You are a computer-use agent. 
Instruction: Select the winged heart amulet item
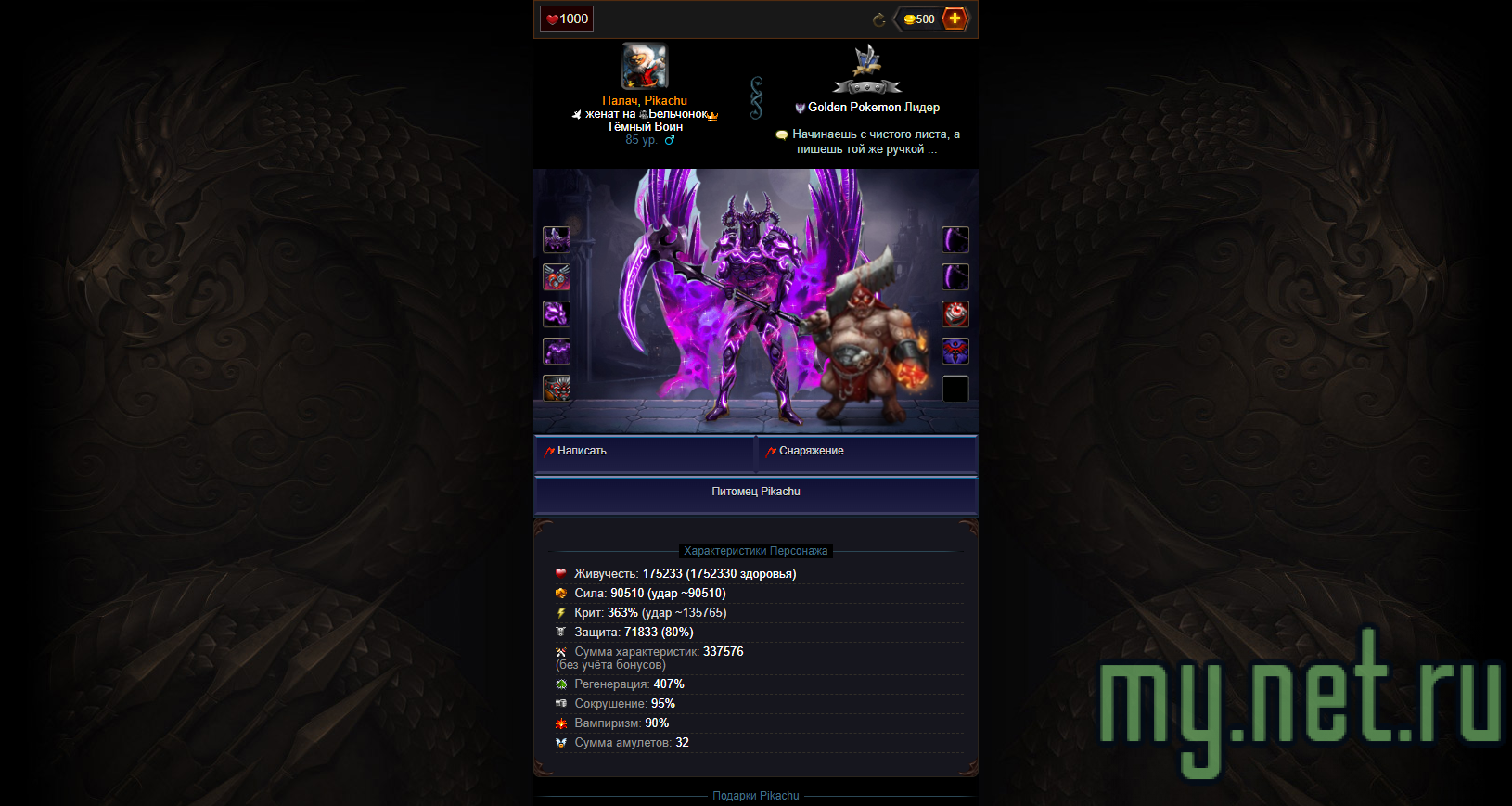[x=557, y=276]
